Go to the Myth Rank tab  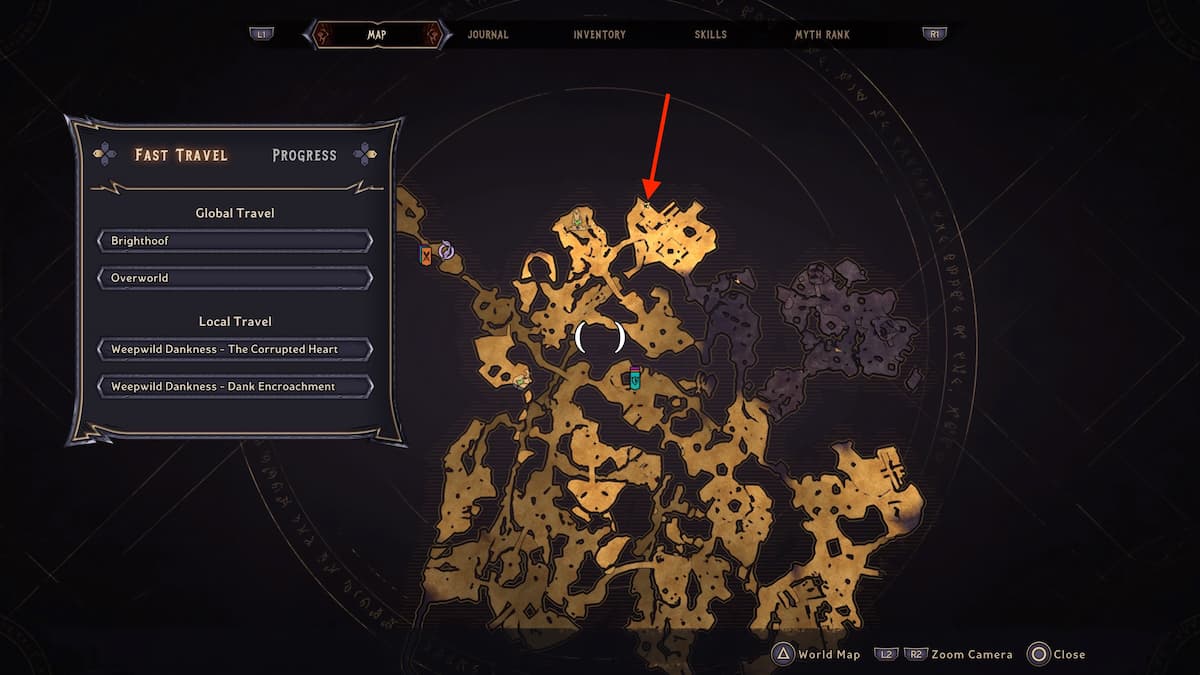click(x=822, y=35)
